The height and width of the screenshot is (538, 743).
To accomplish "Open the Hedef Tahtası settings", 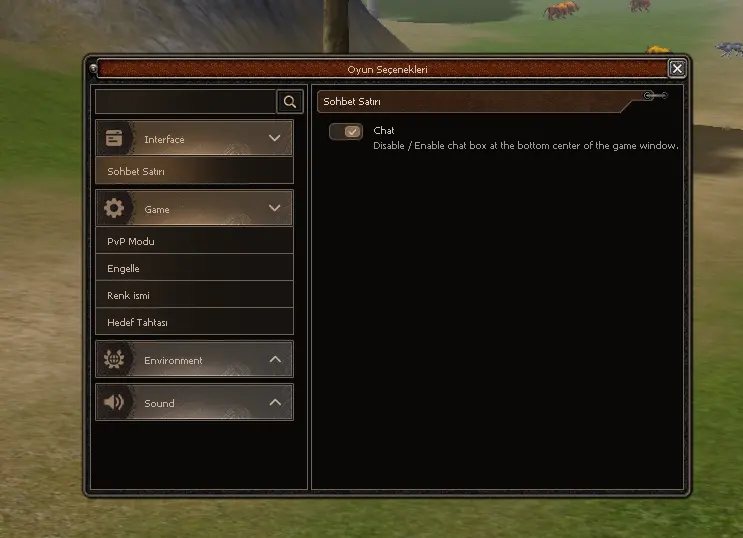I will tap(194, 322).
